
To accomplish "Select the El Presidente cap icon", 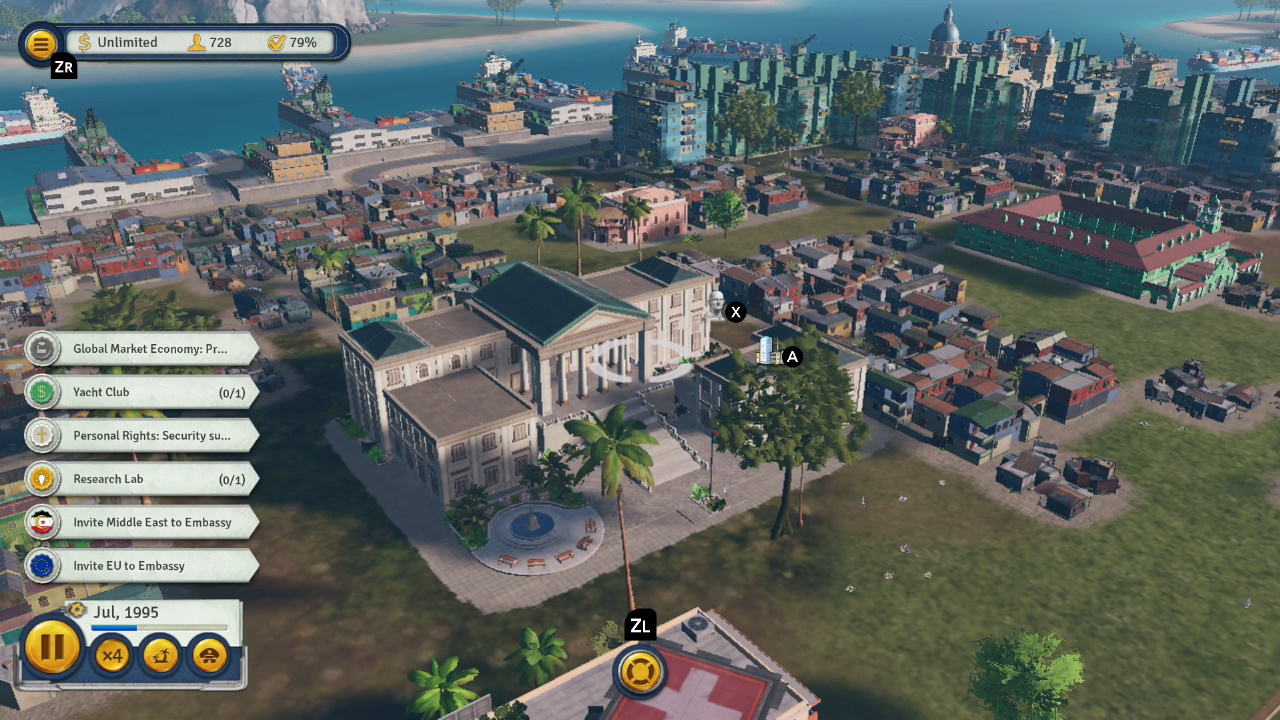I will 210,656.
